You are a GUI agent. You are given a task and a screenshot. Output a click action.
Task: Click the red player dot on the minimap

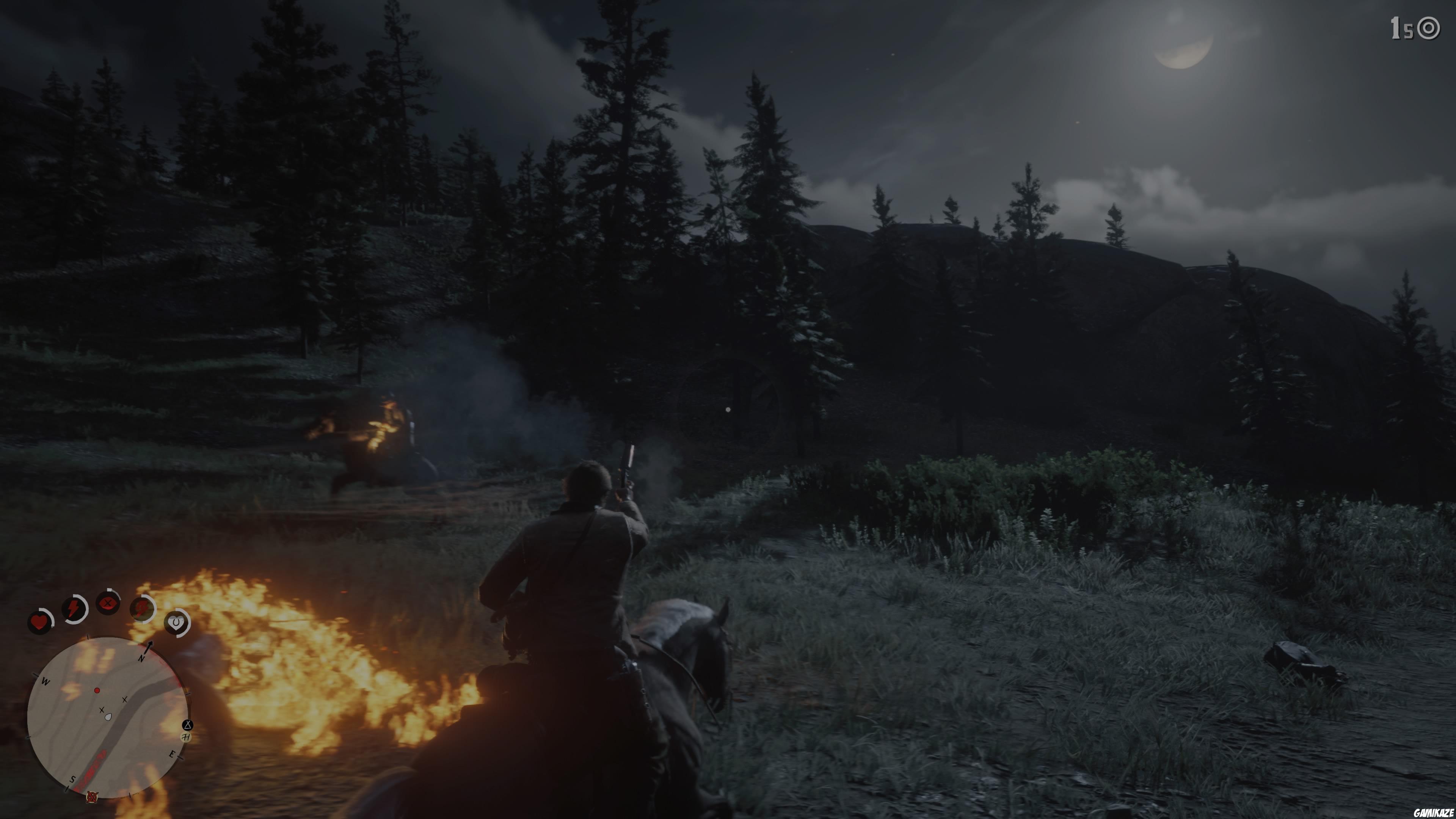[97, 691]
